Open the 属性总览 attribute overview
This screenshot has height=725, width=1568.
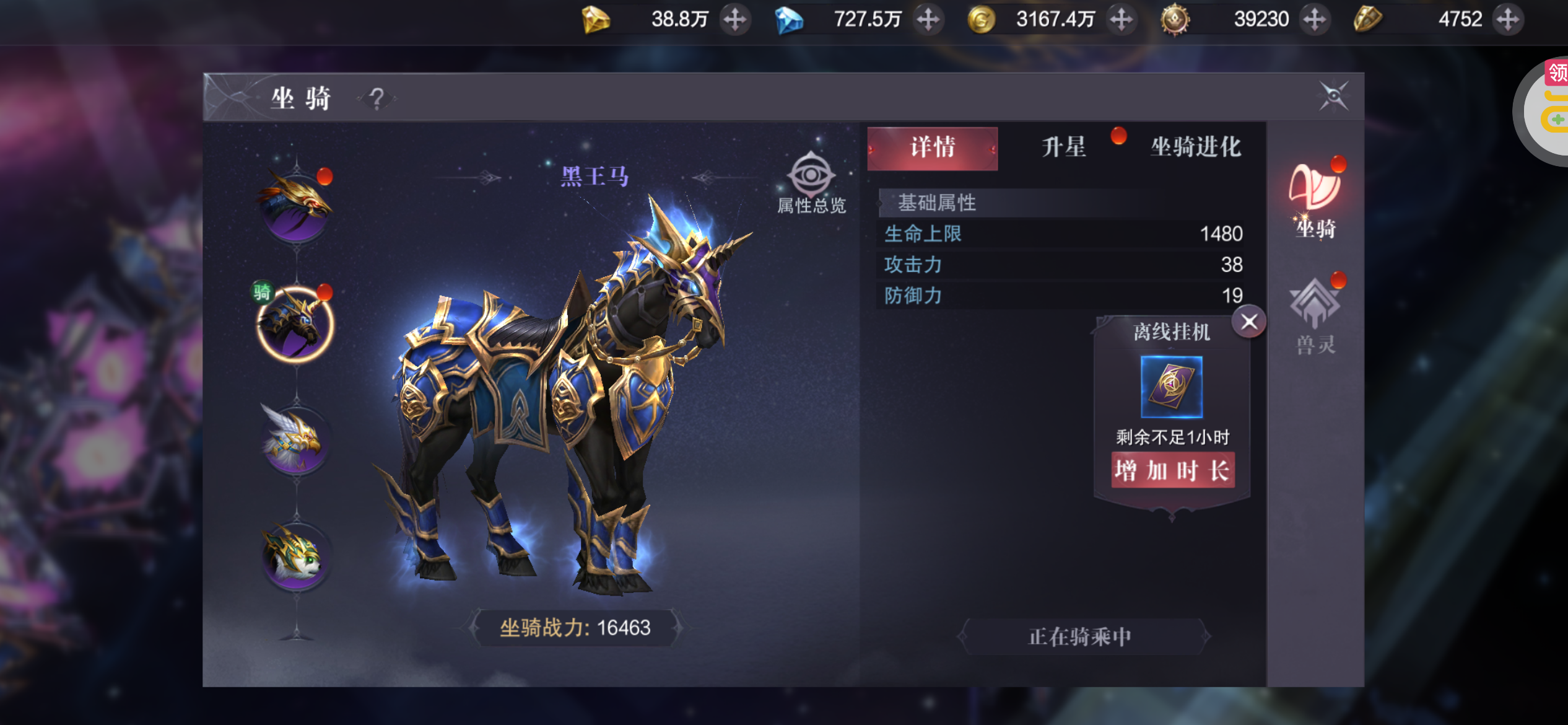pyautogui.click(x=811, y=183)
